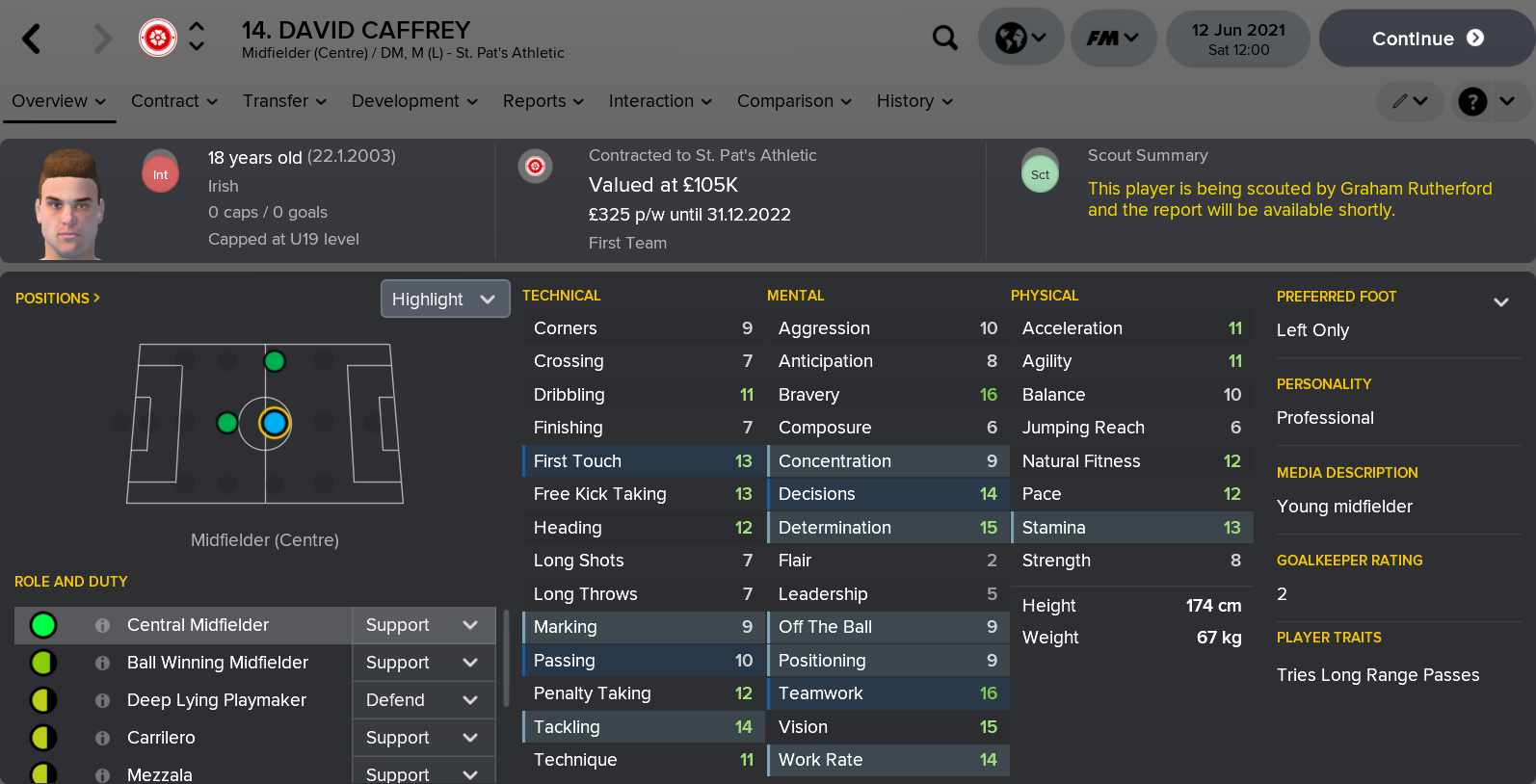Open the POSITIONS panel link
The height and width of the screenshot is (784, 1536).
(x=58, y=299)
